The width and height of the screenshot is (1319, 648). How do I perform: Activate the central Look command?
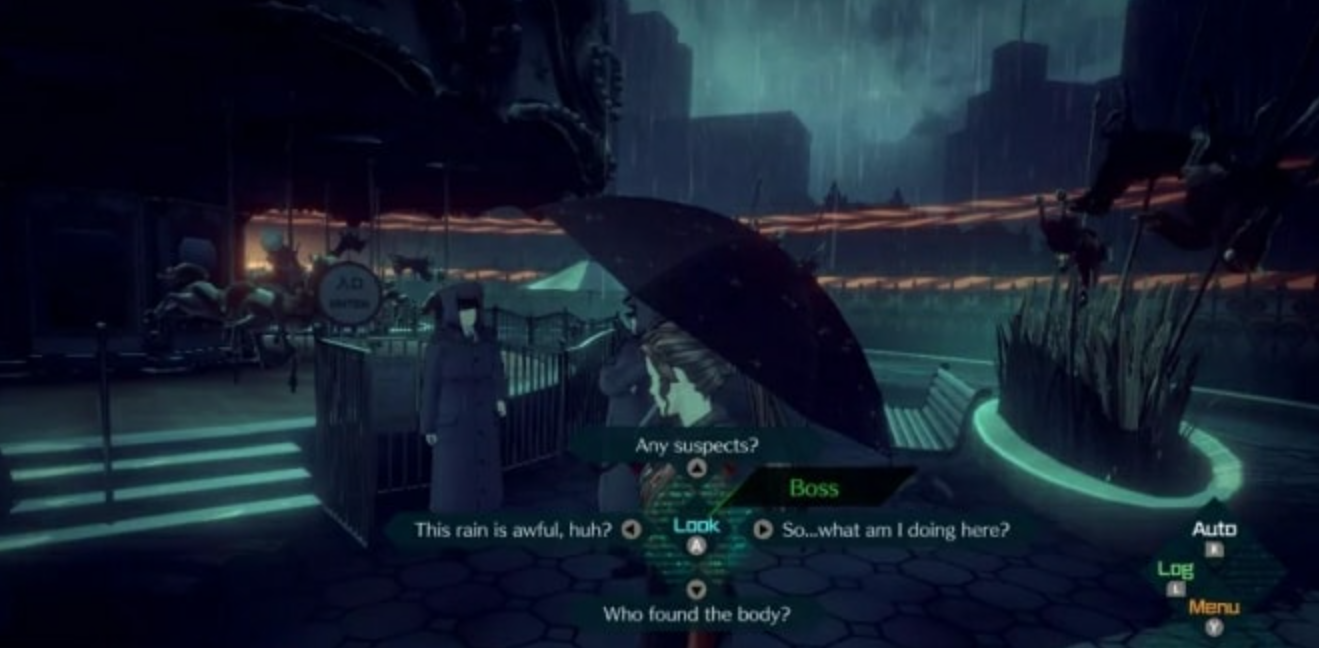coord(696,527)
